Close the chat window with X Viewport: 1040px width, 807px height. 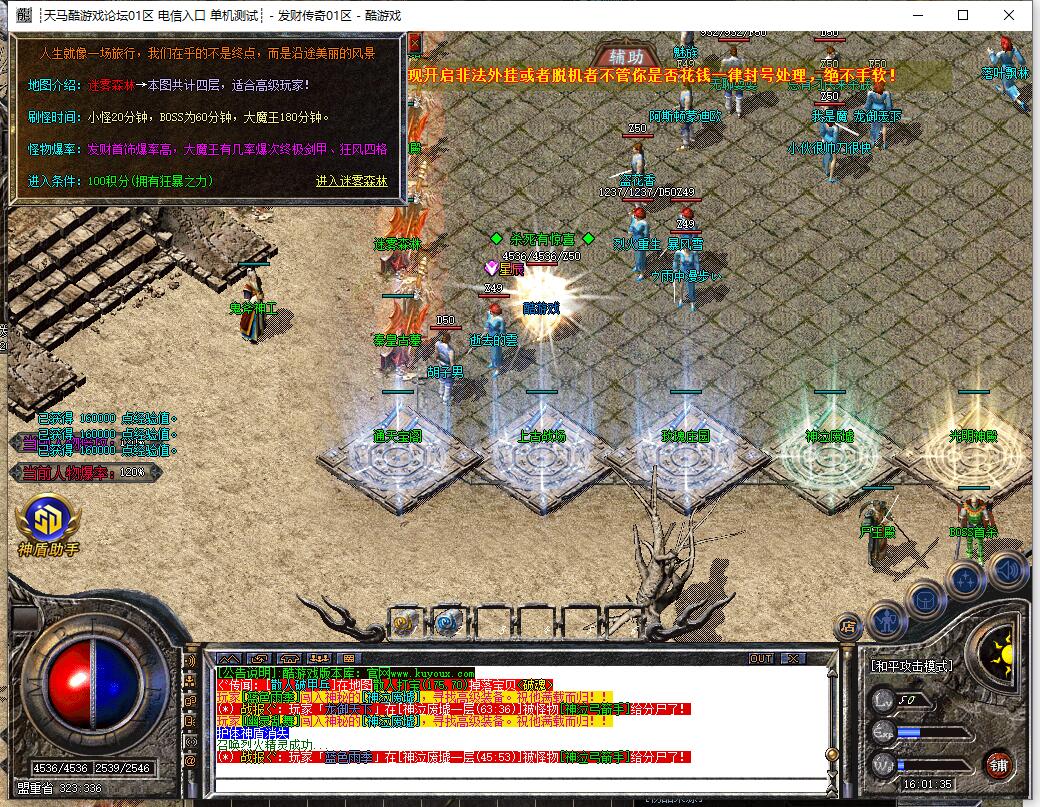(x=793, y=658)
